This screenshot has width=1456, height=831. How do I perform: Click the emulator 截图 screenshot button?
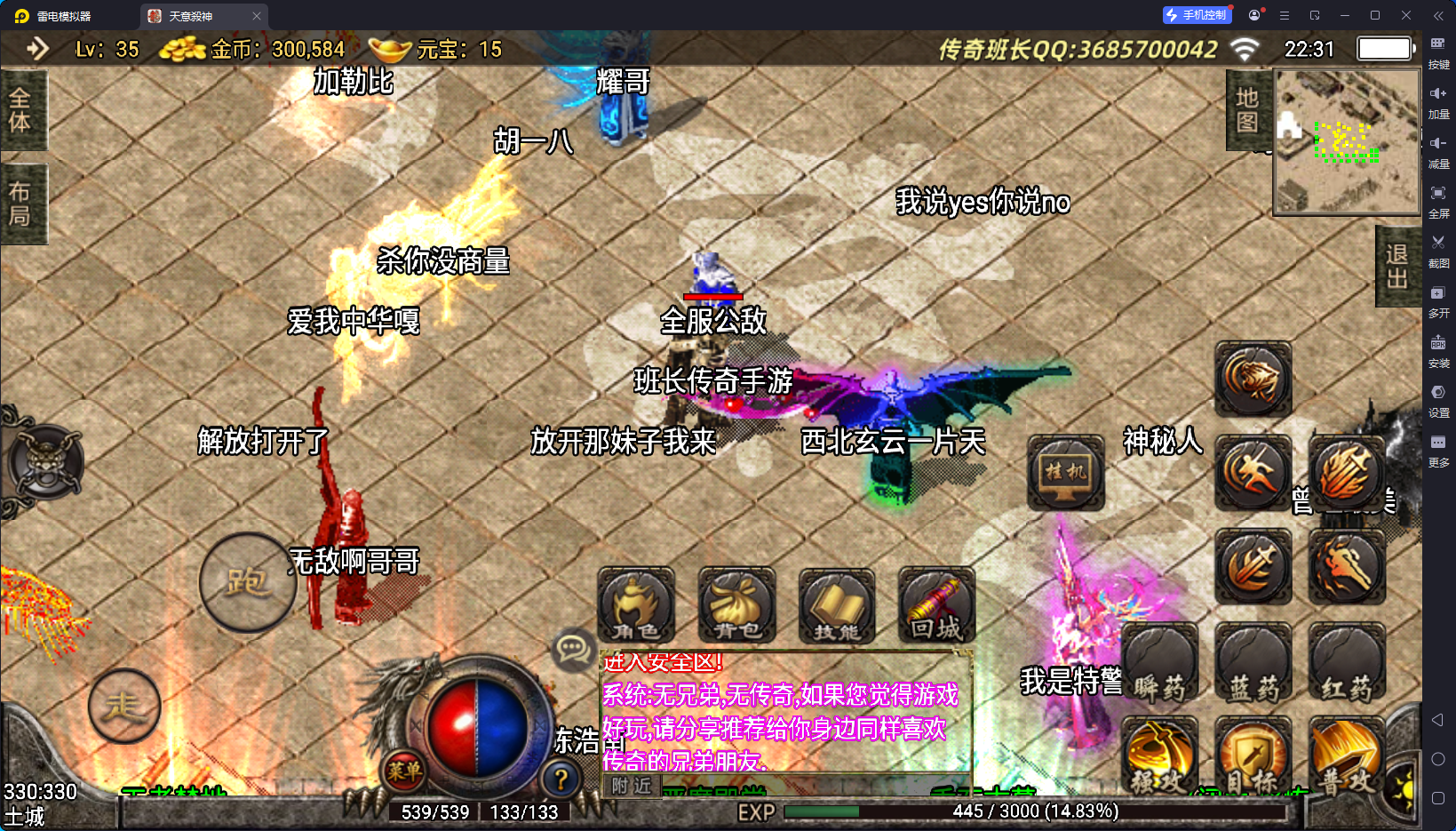(1438, 250)
